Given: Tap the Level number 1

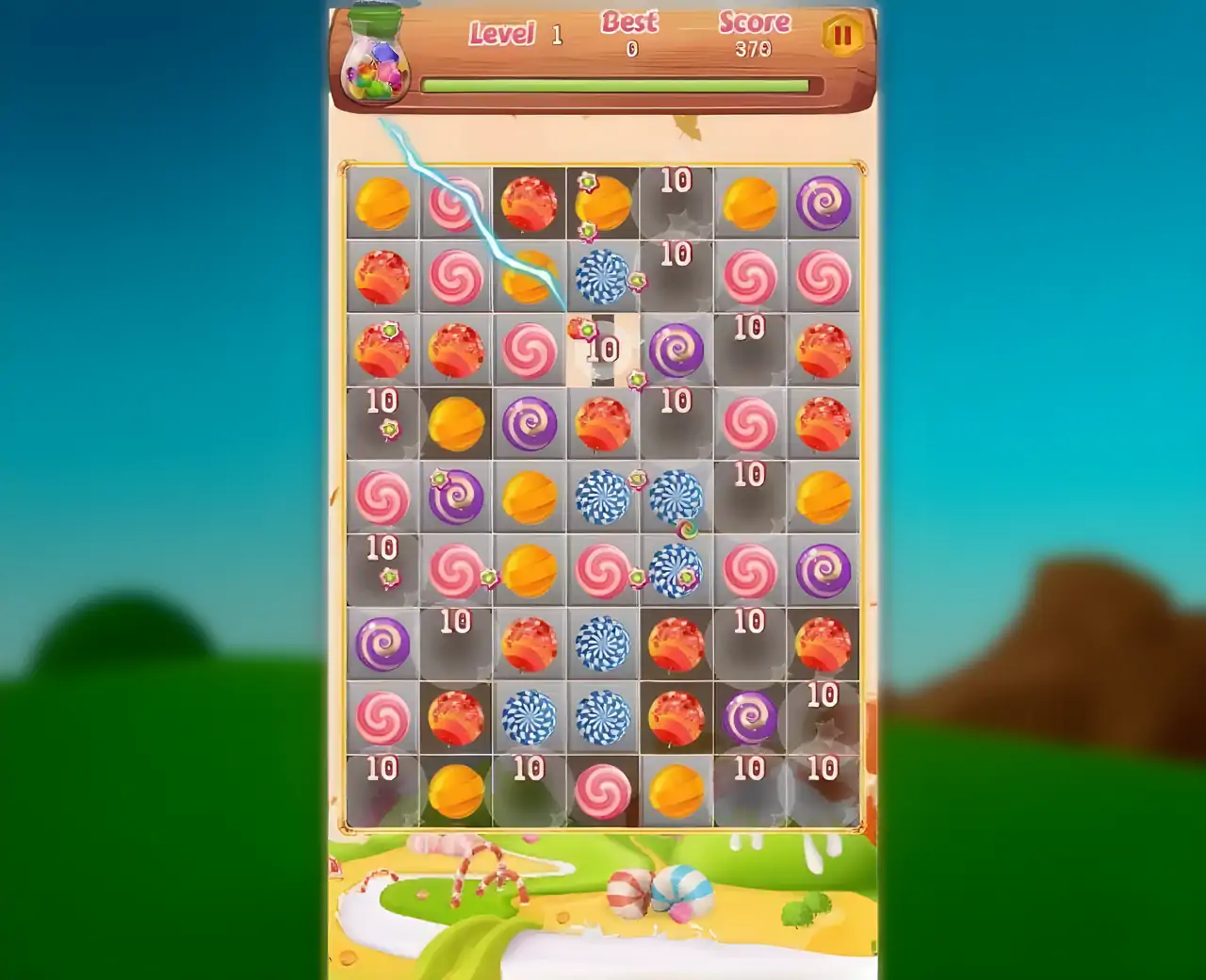Looking at the screenshot, I should 556,34.
